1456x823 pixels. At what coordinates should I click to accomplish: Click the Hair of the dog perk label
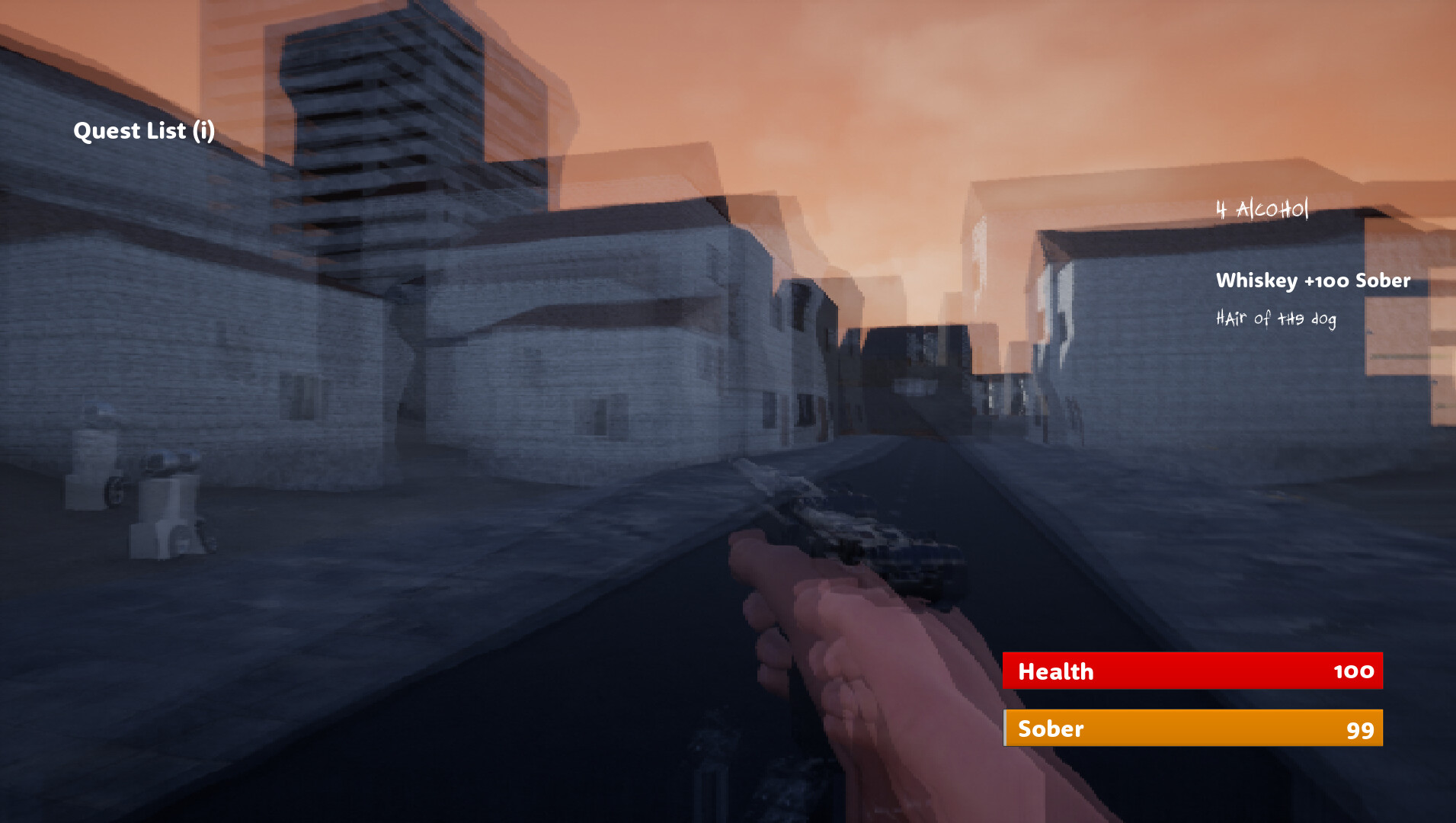pos(1275,320)
